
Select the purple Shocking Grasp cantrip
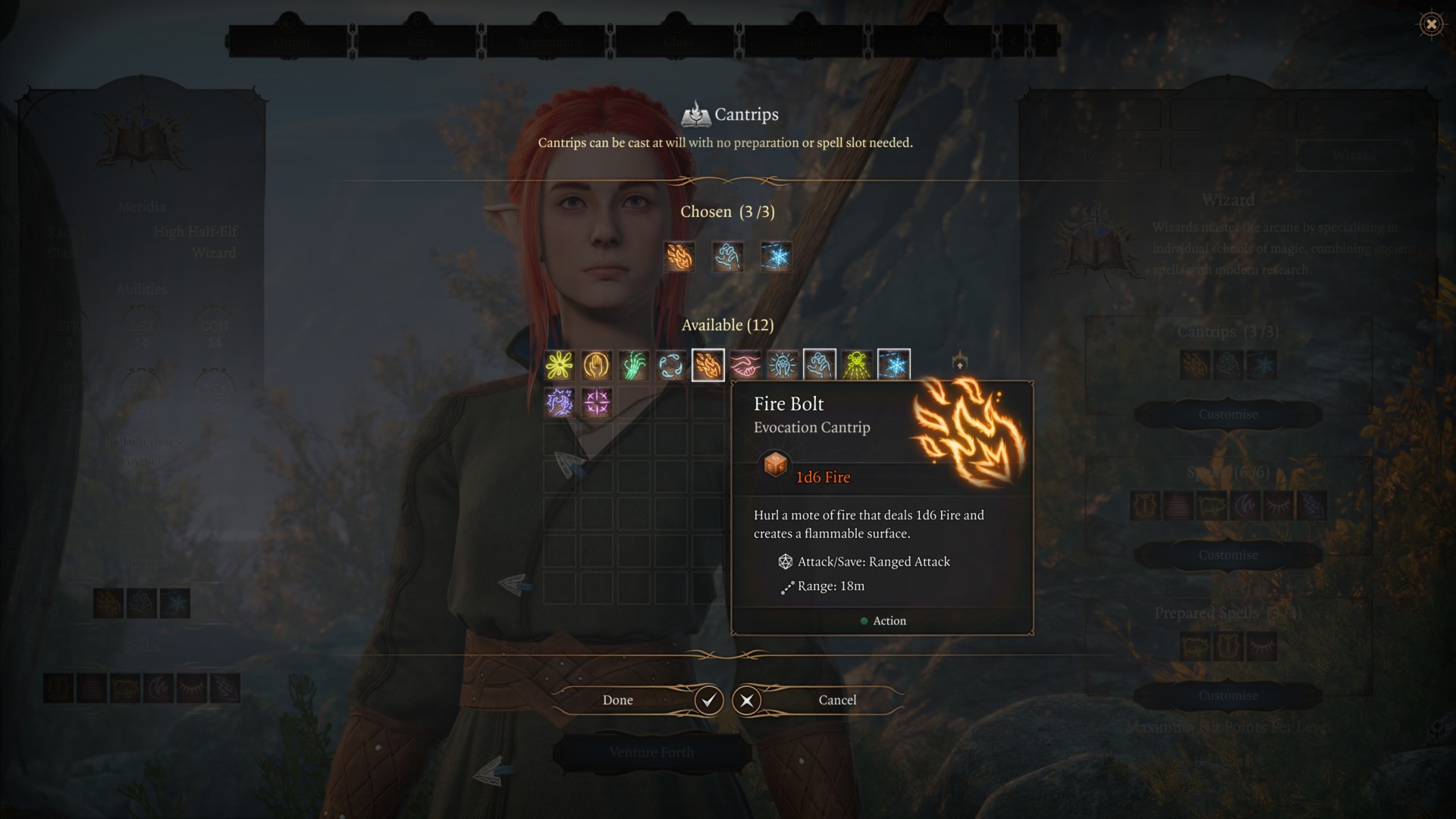[x=560, y=403]
